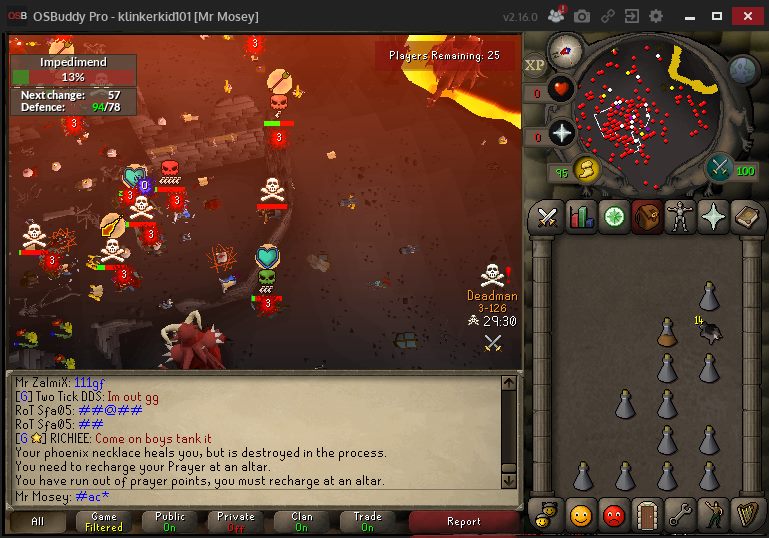Open the wrench Options tab

point(680,515)
